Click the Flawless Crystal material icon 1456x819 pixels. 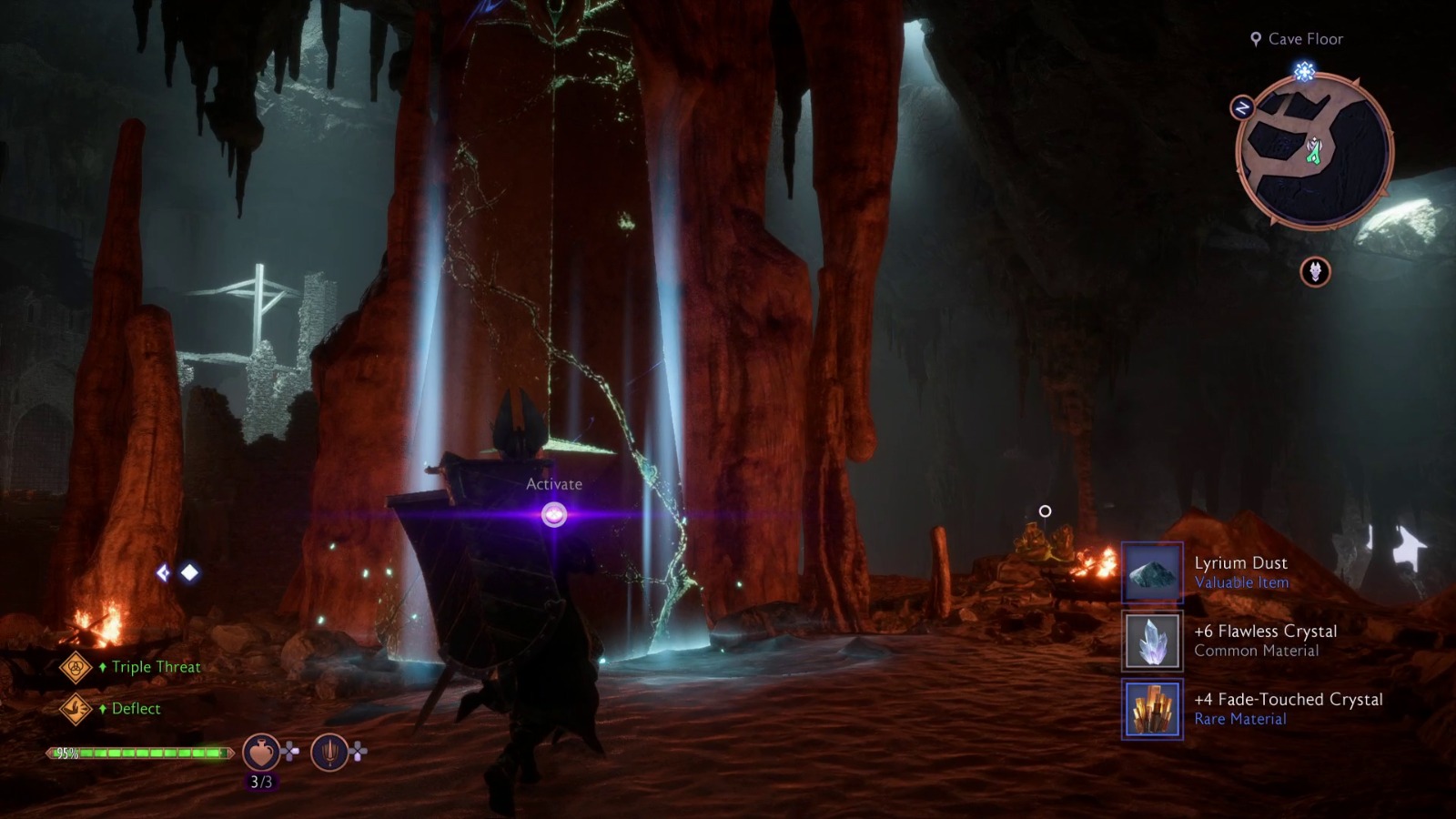1152,642
